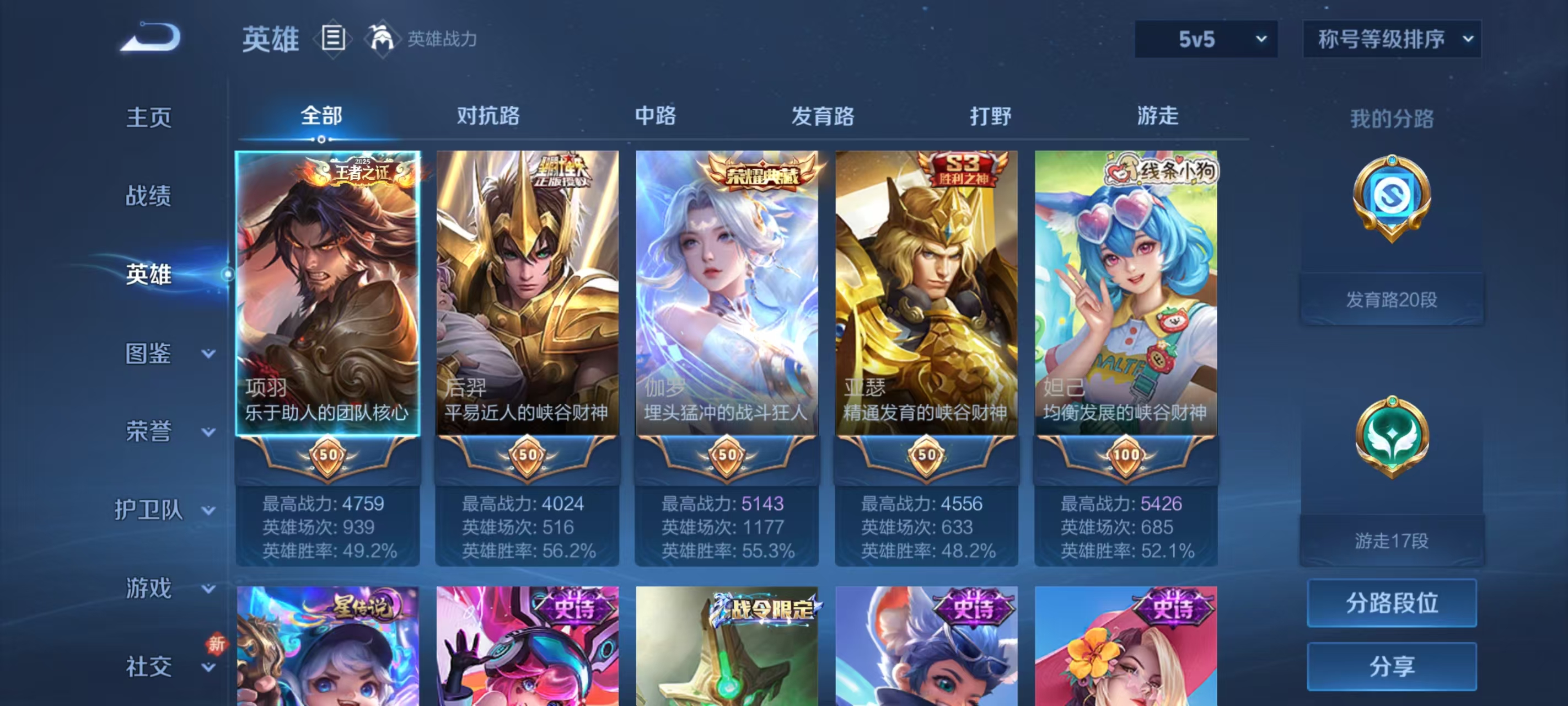Expand the 图鉴 sidebar menu
Image resolution: width=1568 pixels, height=706 pixels.
pyautogui.click(x=148, y=352)
